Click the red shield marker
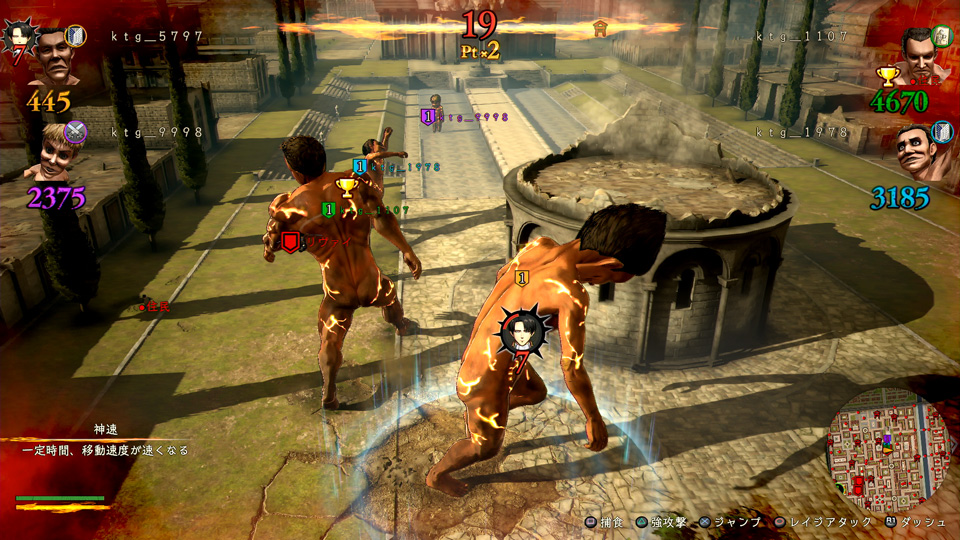Image resolution: width=960 pixels, height=540 pixels. pos(290,241)
